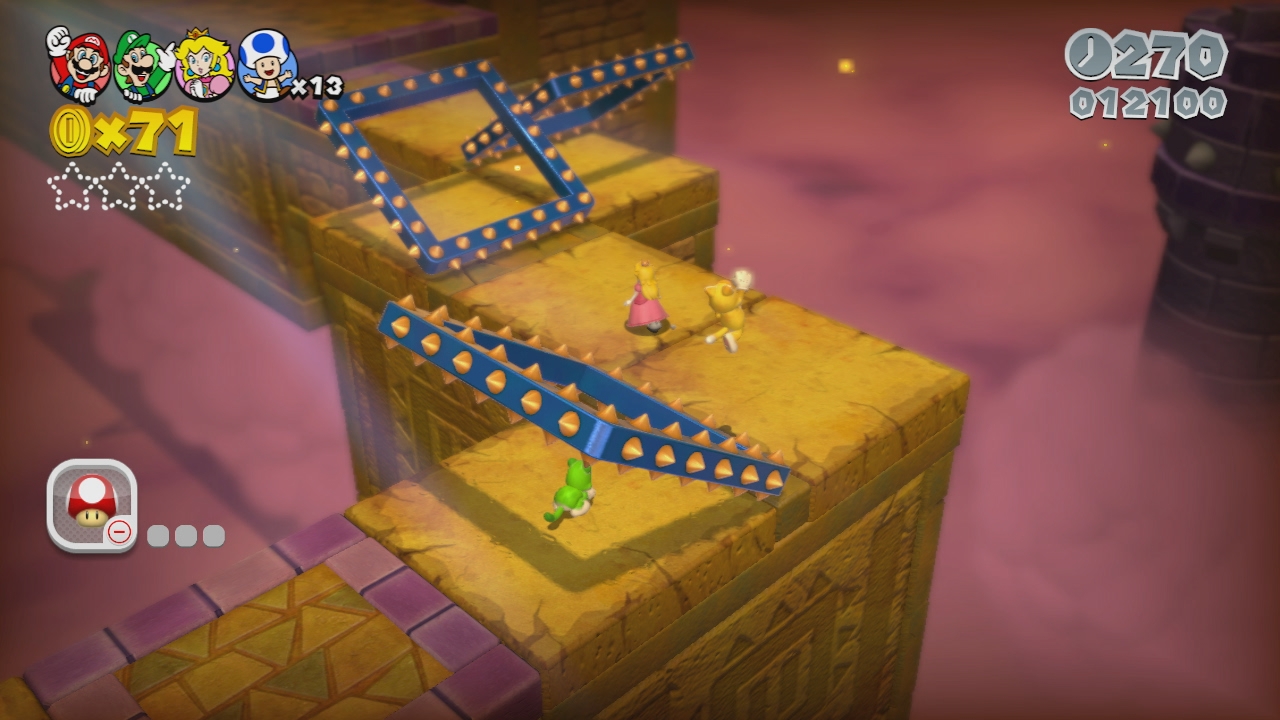This screenshot has height=720, width=1280.
Task: Select Mario's character portrait
Action: click(x=79, y=64)
